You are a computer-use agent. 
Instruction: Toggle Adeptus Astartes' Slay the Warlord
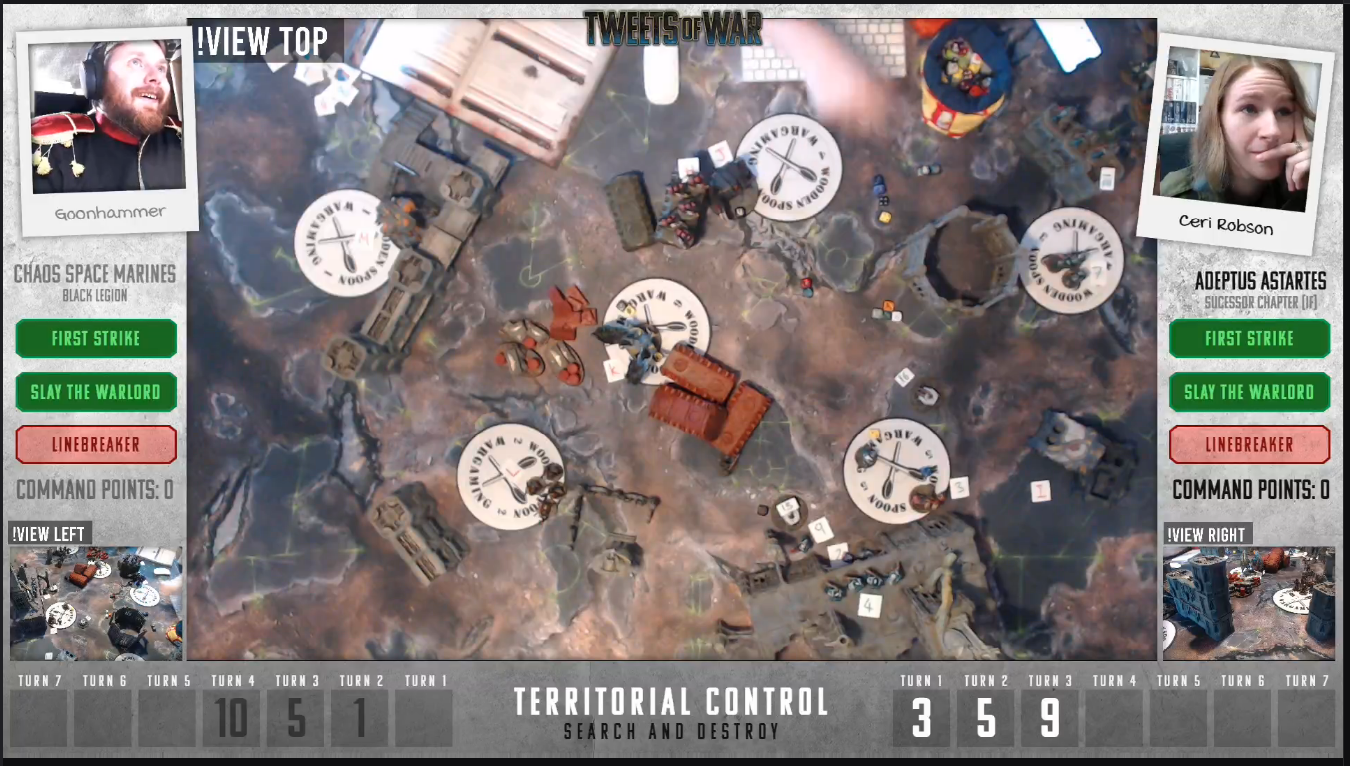pyautogui.click(x=1249, y=391)
